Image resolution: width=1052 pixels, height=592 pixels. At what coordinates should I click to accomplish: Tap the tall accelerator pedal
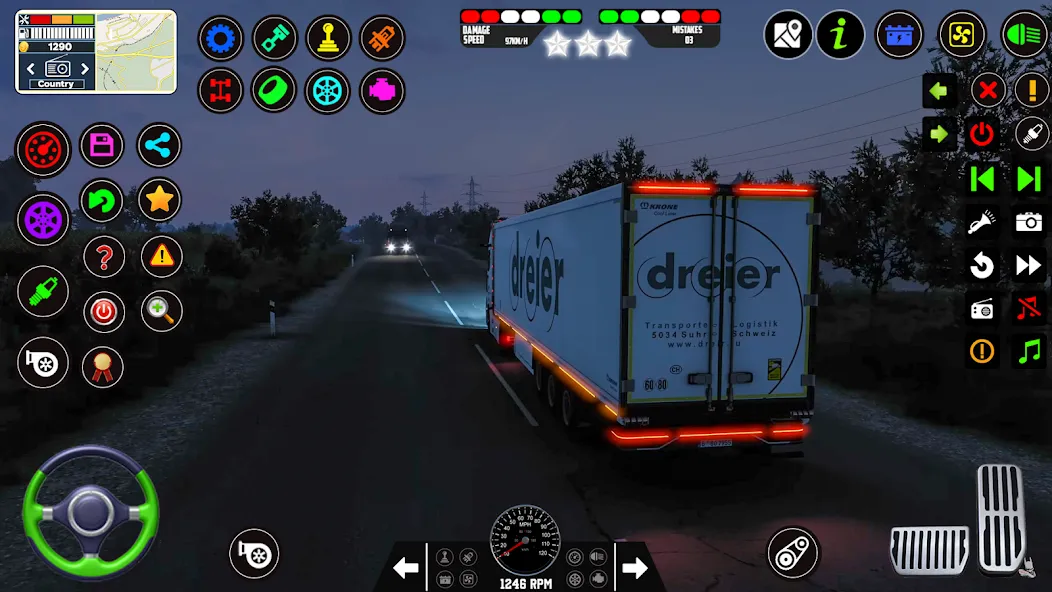pyautogui.click(x=1000, y=518)
